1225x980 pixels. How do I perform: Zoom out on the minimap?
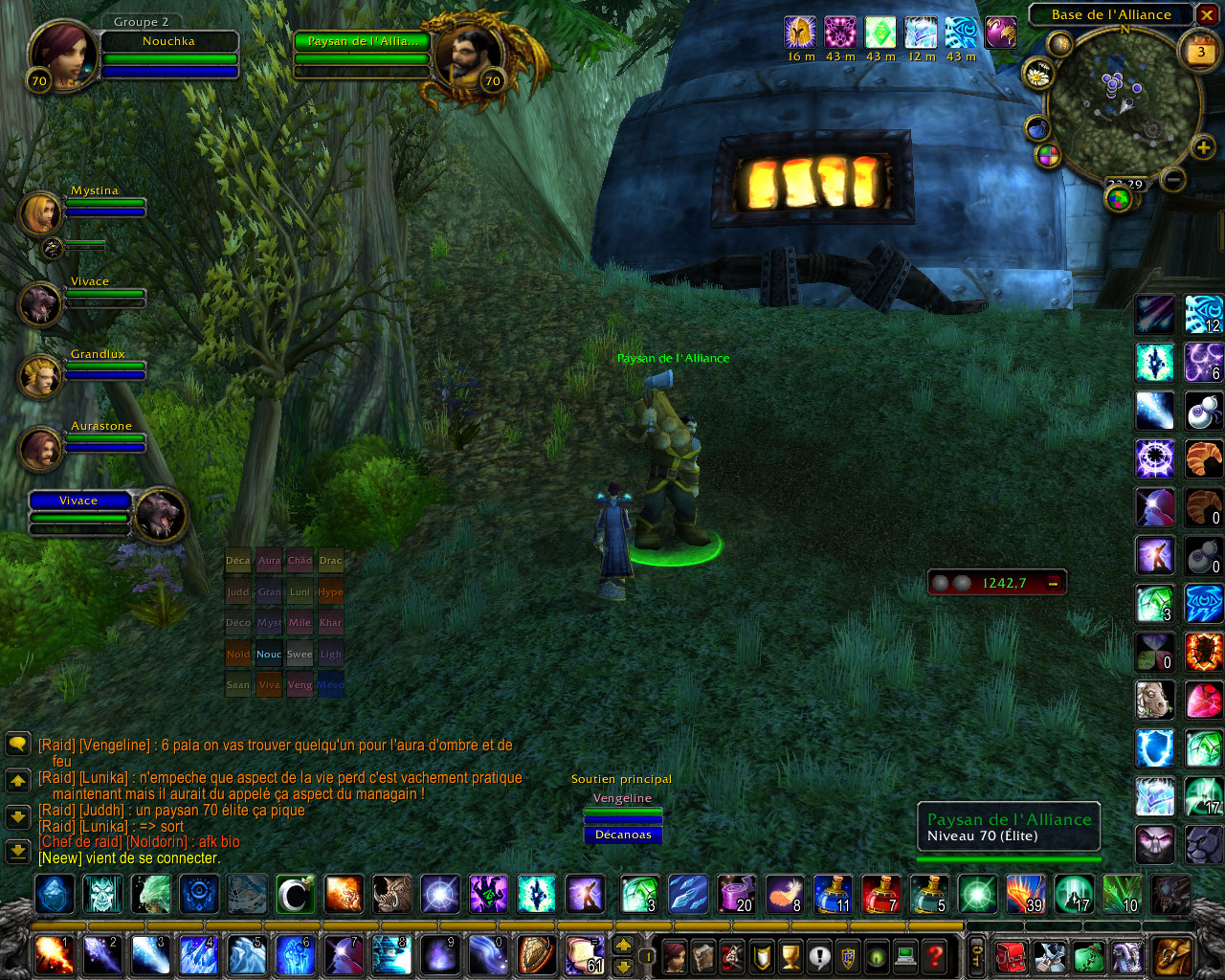point(1173,179)
